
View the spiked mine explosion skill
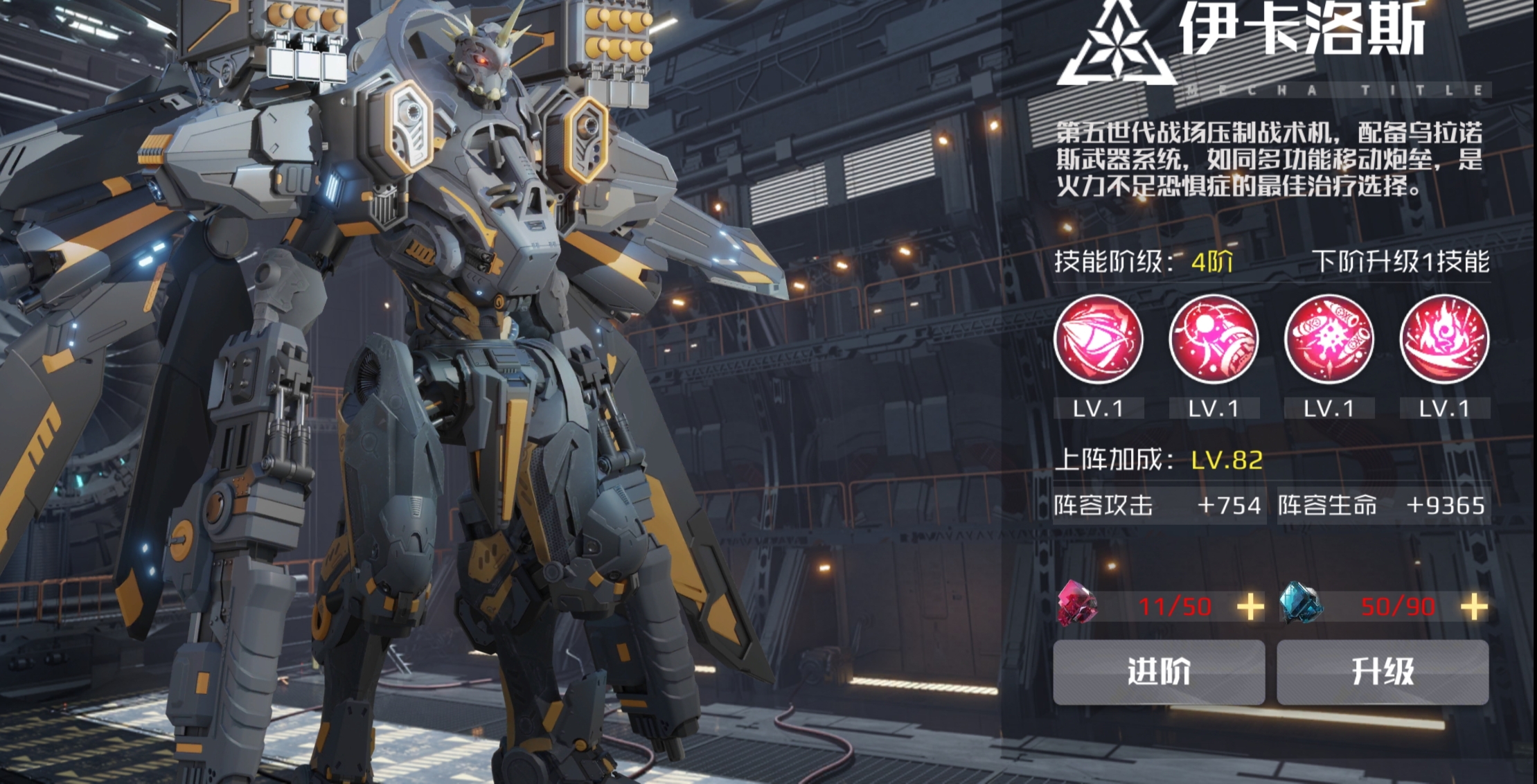coord(1329,339)
